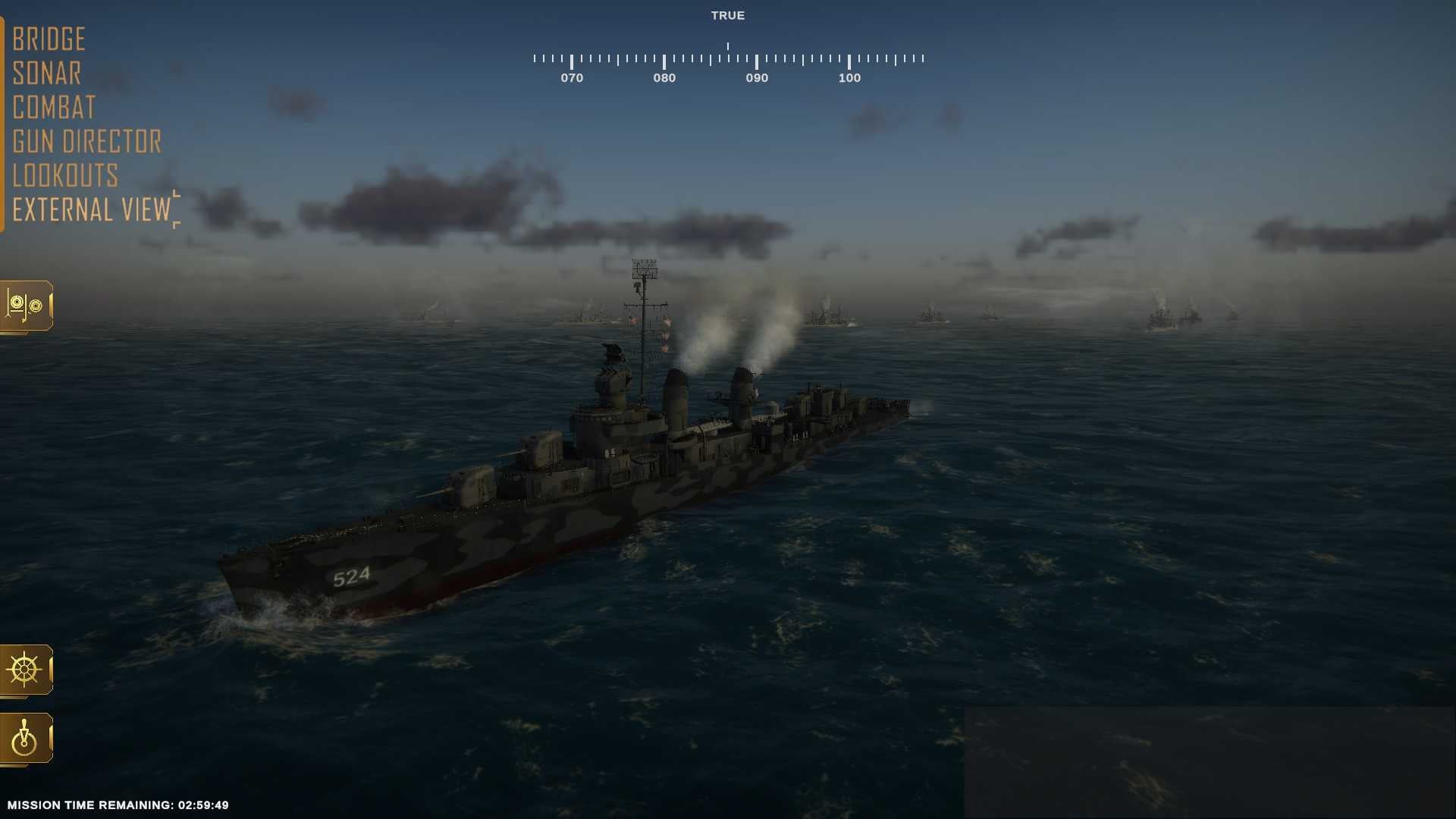Select External View from the station list

click(x=91, y=209)
